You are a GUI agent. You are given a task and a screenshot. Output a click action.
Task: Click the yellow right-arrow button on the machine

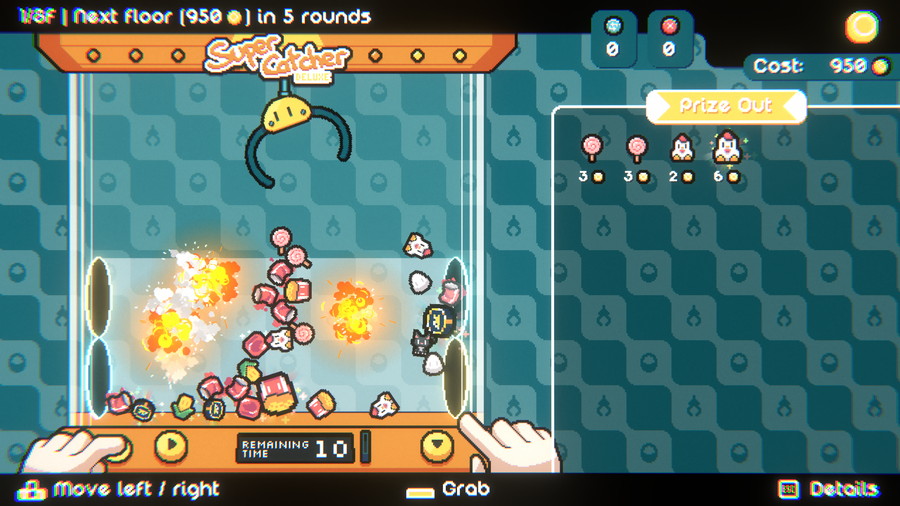171,445
